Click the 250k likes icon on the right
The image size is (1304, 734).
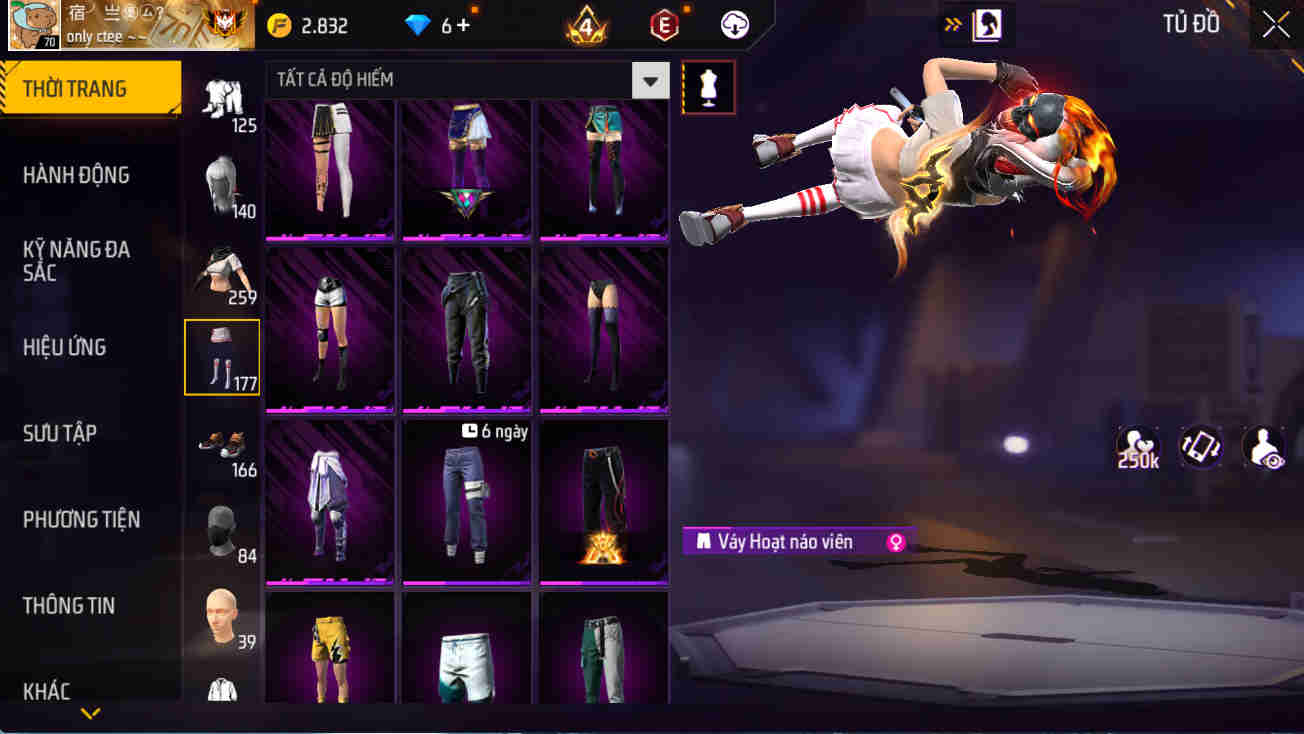point(1137,448)
